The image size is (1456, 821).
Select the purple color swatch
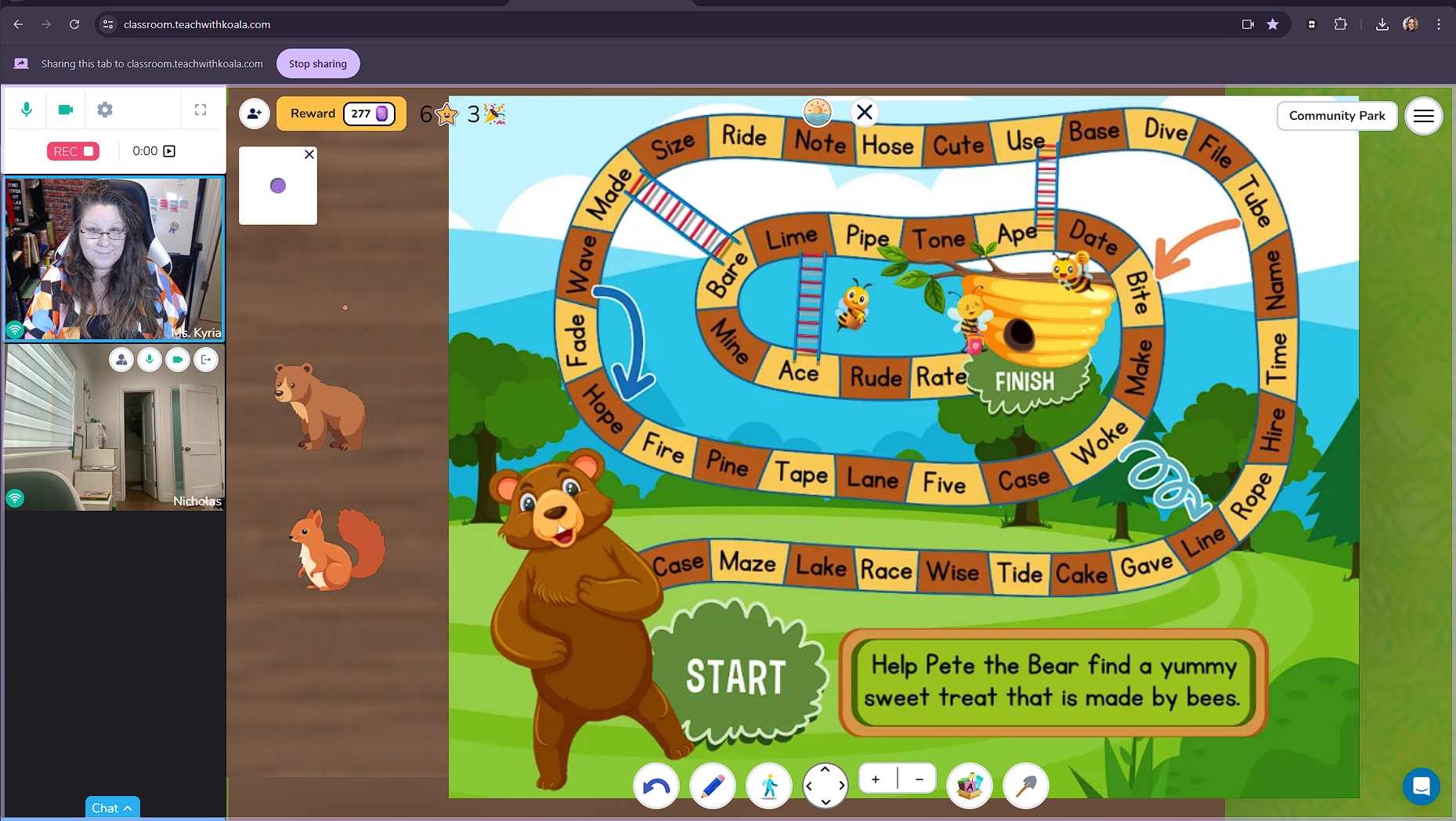click(x=278, y=186)
